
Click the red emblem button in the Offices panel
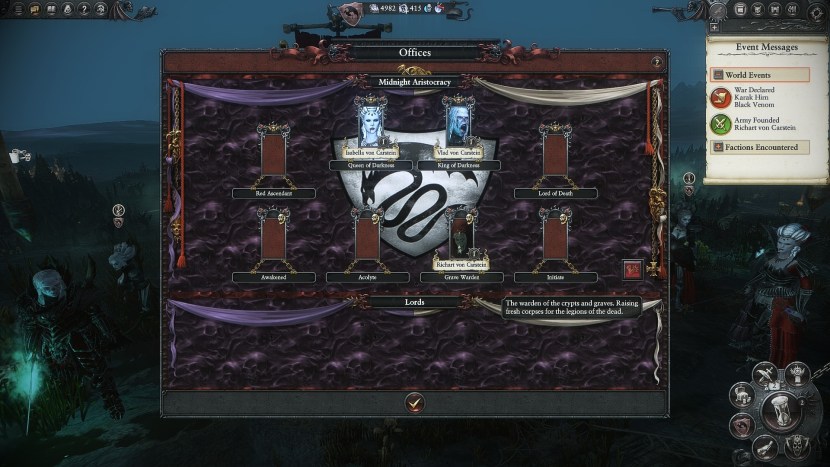(632, 269)
